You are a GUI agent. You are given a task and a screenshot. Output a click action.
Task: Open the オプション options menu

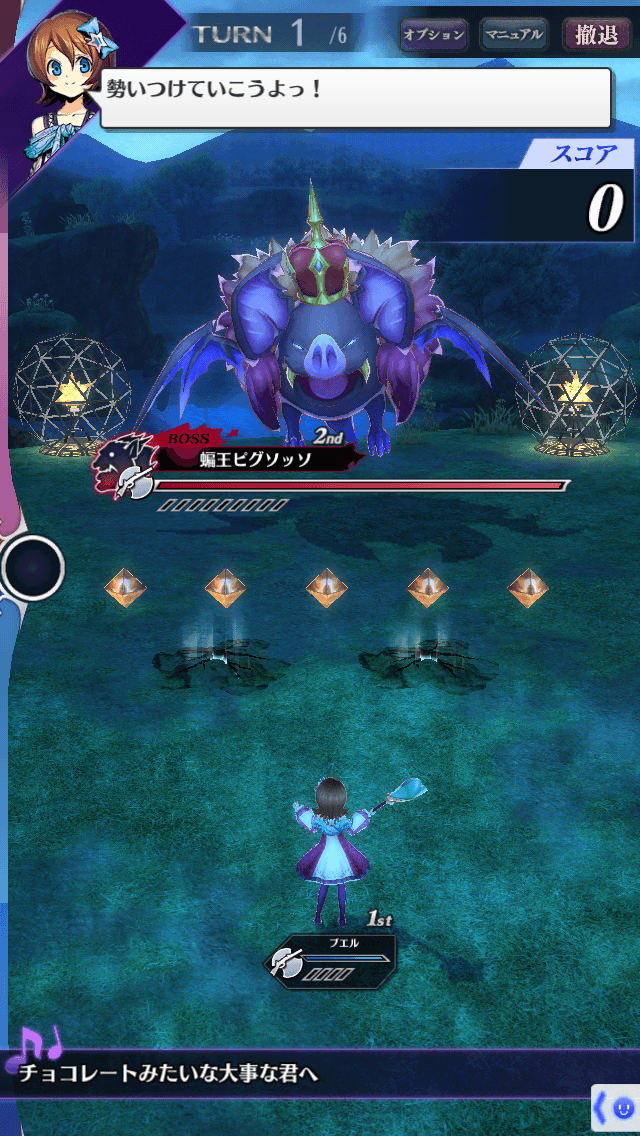point(434,35)
